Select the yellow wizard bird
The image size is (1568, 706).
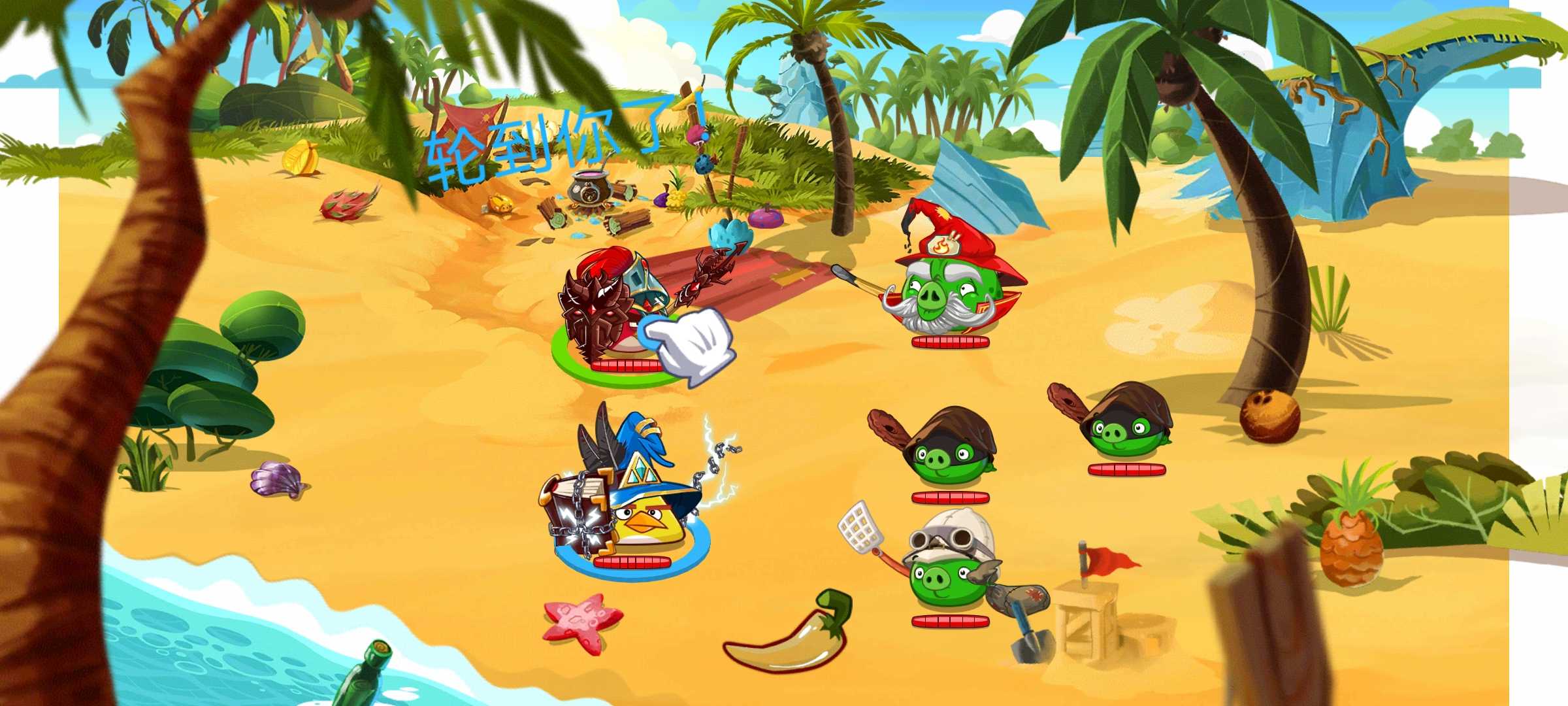[644, 516]
